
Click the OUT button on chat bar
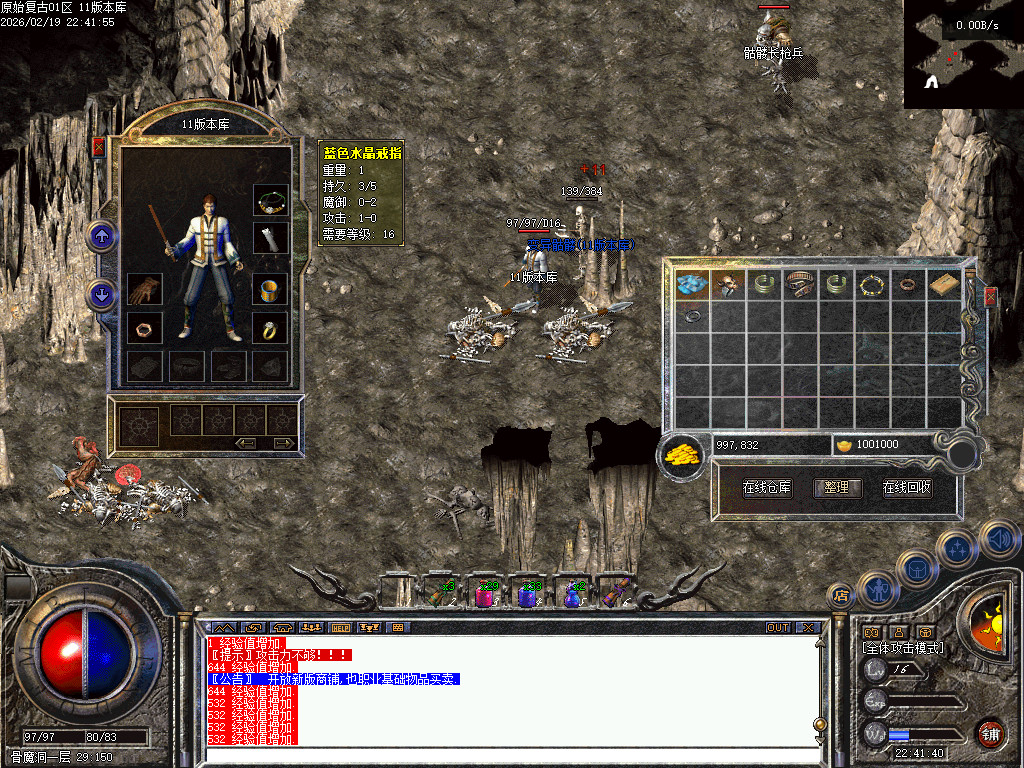coord(777,628)
